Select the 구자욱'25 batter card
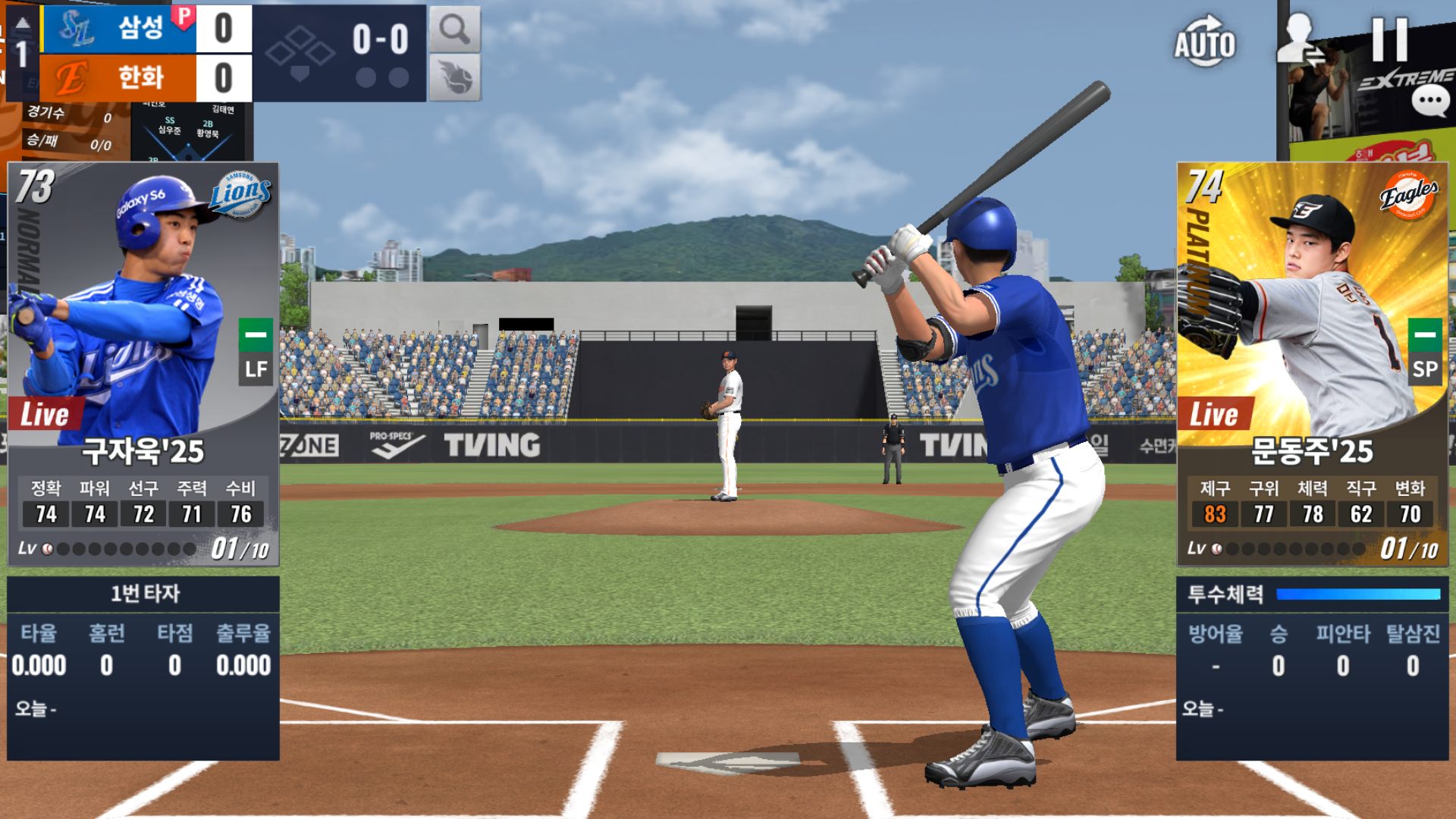This screenshot has width=1456, height=819. (x=143, y=364)
